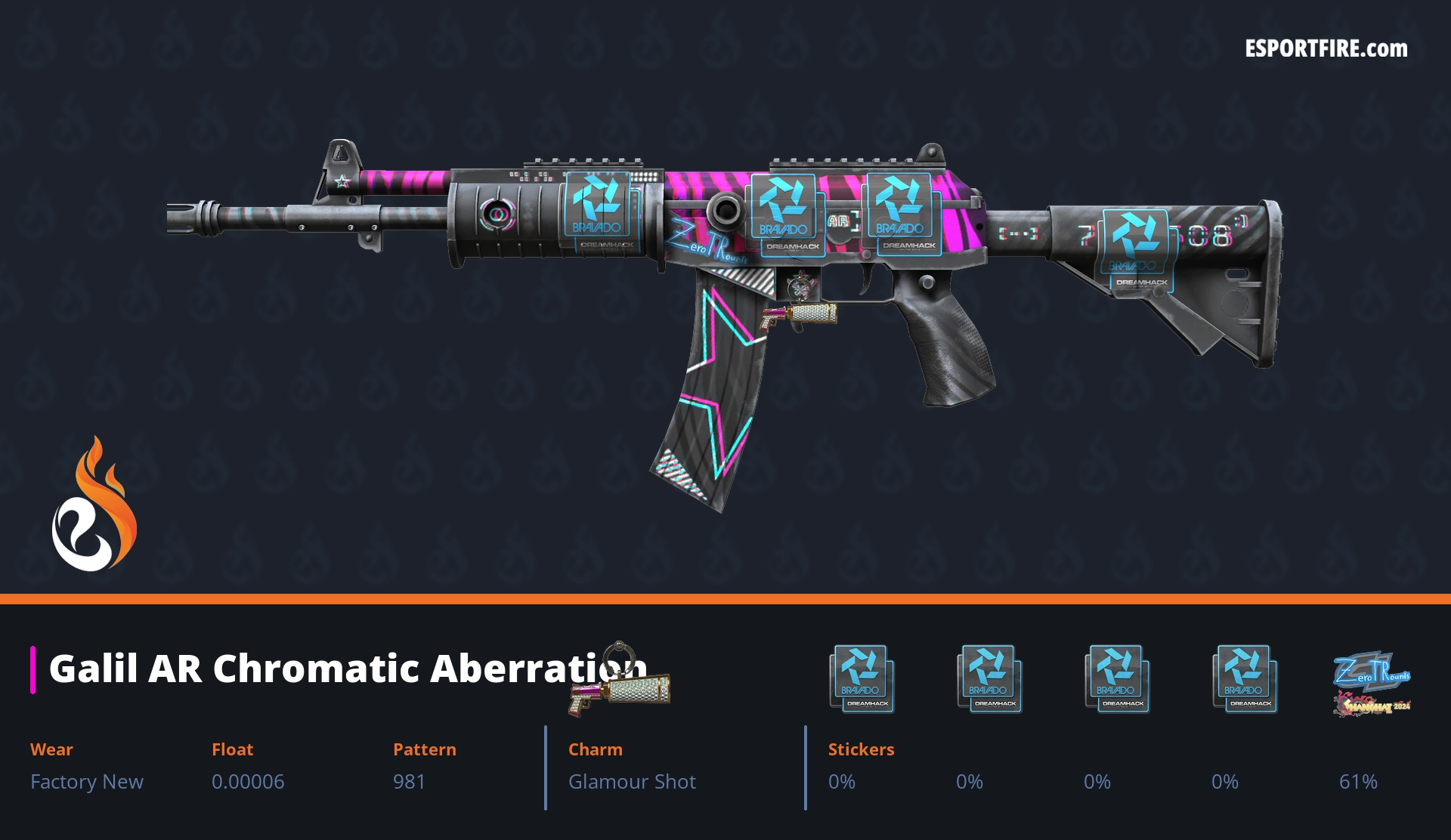Select the Zero Rounds Shanghai 2024 sticker
Image resolution: width=1451 pixels, height=840 pixels.
1371,682
